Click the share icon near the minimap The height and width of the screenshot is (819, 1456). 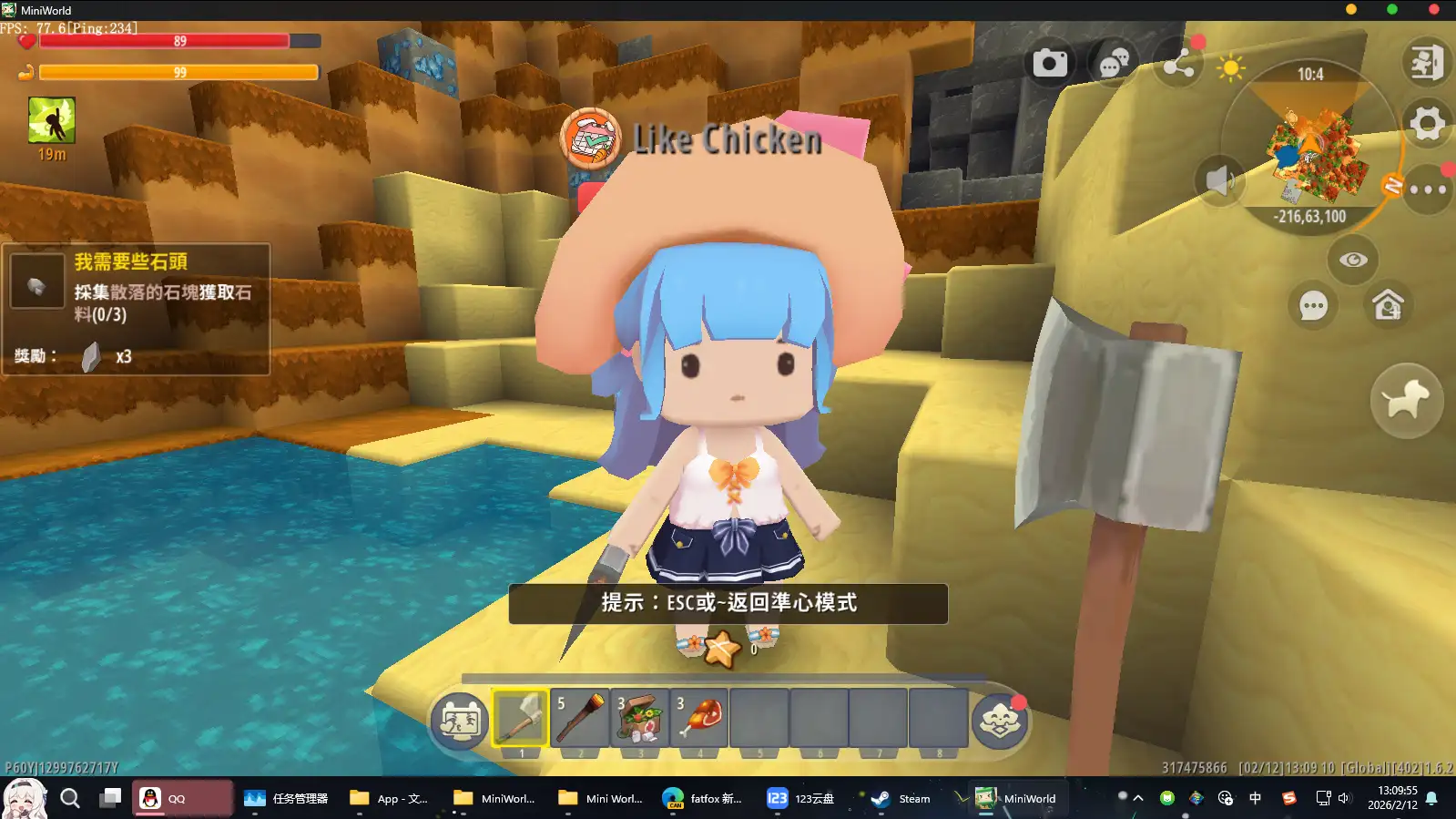coord(1179,65)
